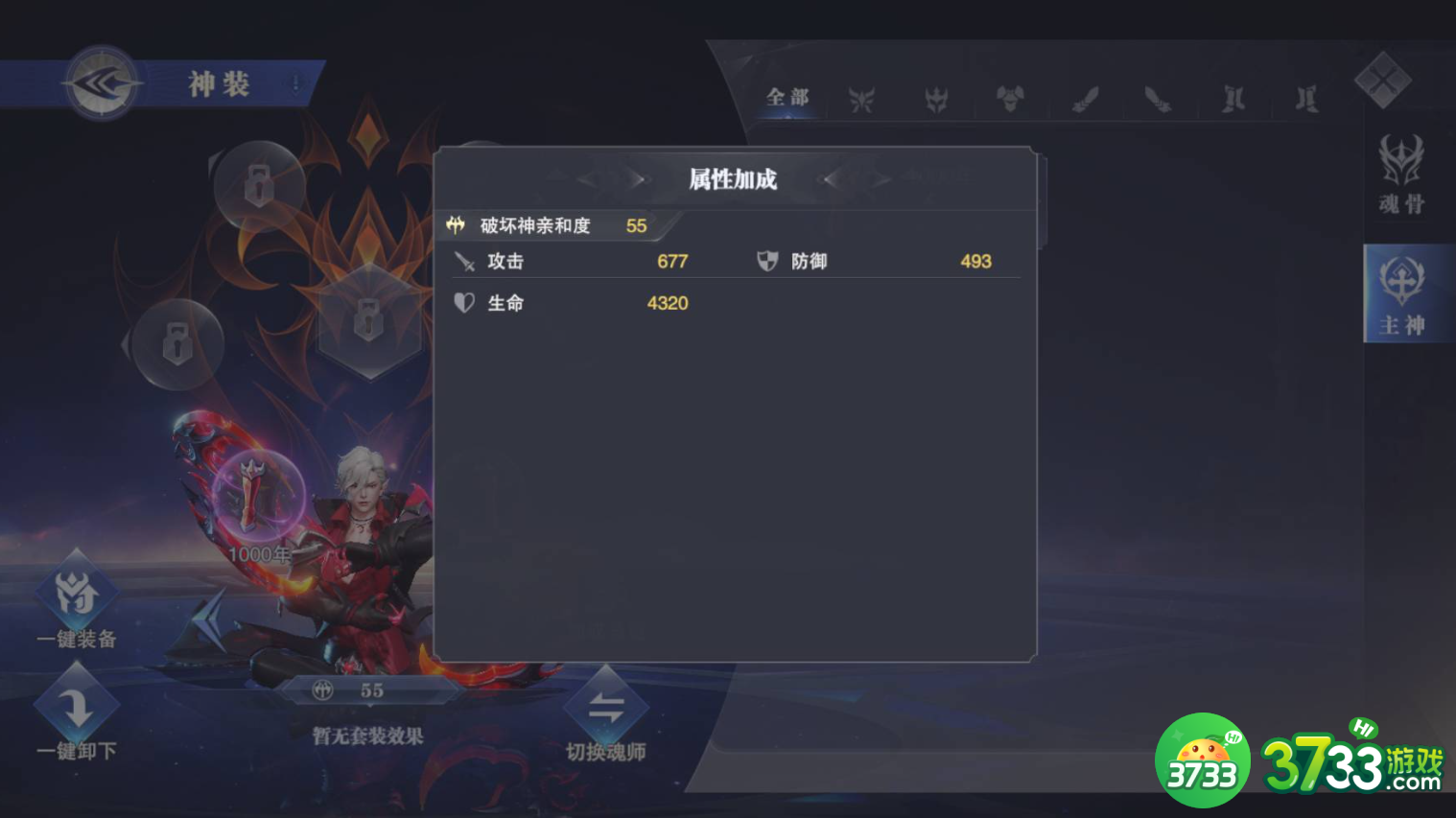This screenshot has width=1456, height=818.
Task: Switch to the 全部 (All) filter tab
Action: pos(787,97)
